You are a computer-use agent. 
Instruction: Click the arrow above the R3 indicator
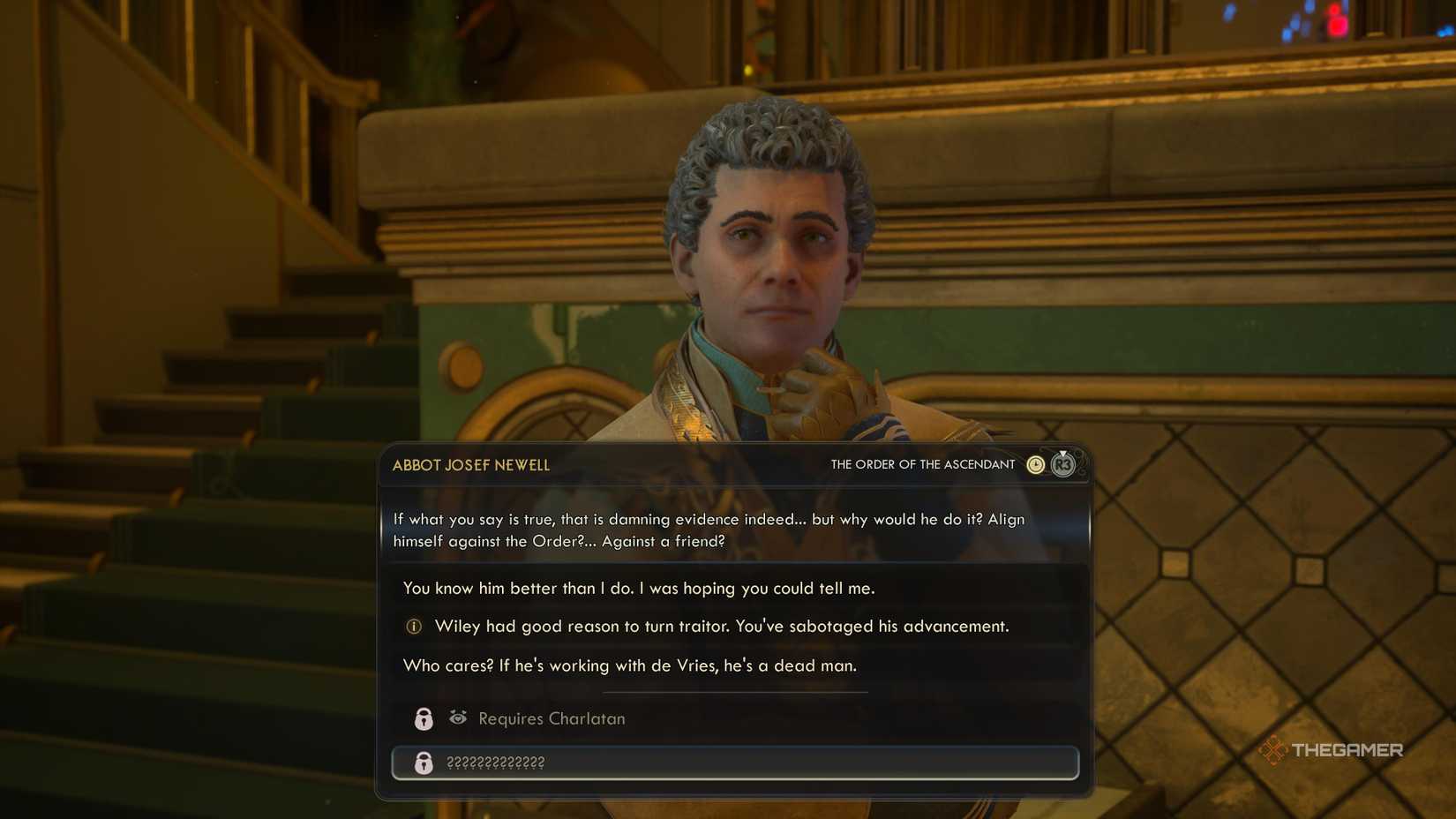[1063, 454]
